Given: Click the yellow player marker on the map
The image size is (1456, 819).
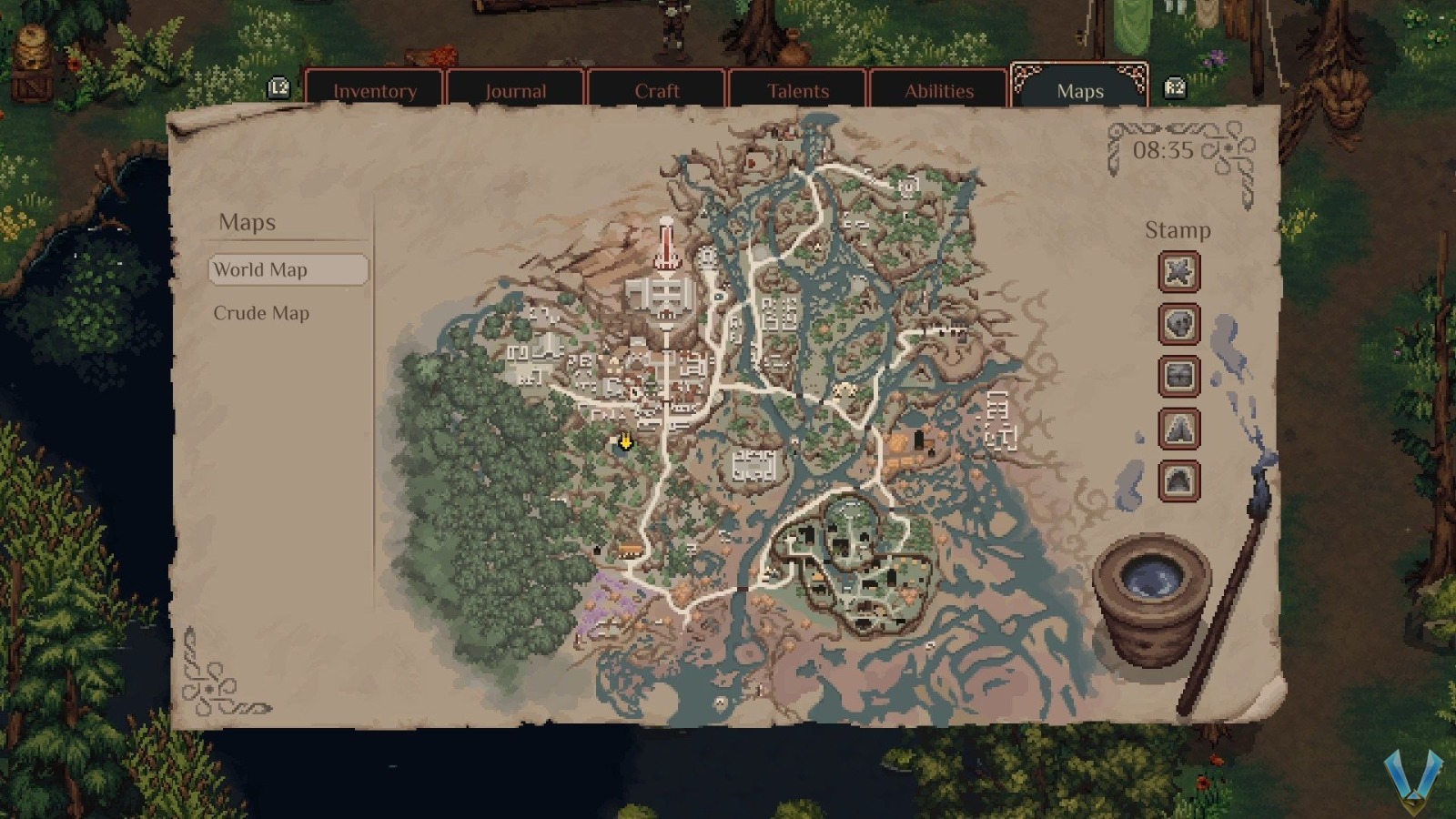Looking at the screenshot, I should point(626,443).
